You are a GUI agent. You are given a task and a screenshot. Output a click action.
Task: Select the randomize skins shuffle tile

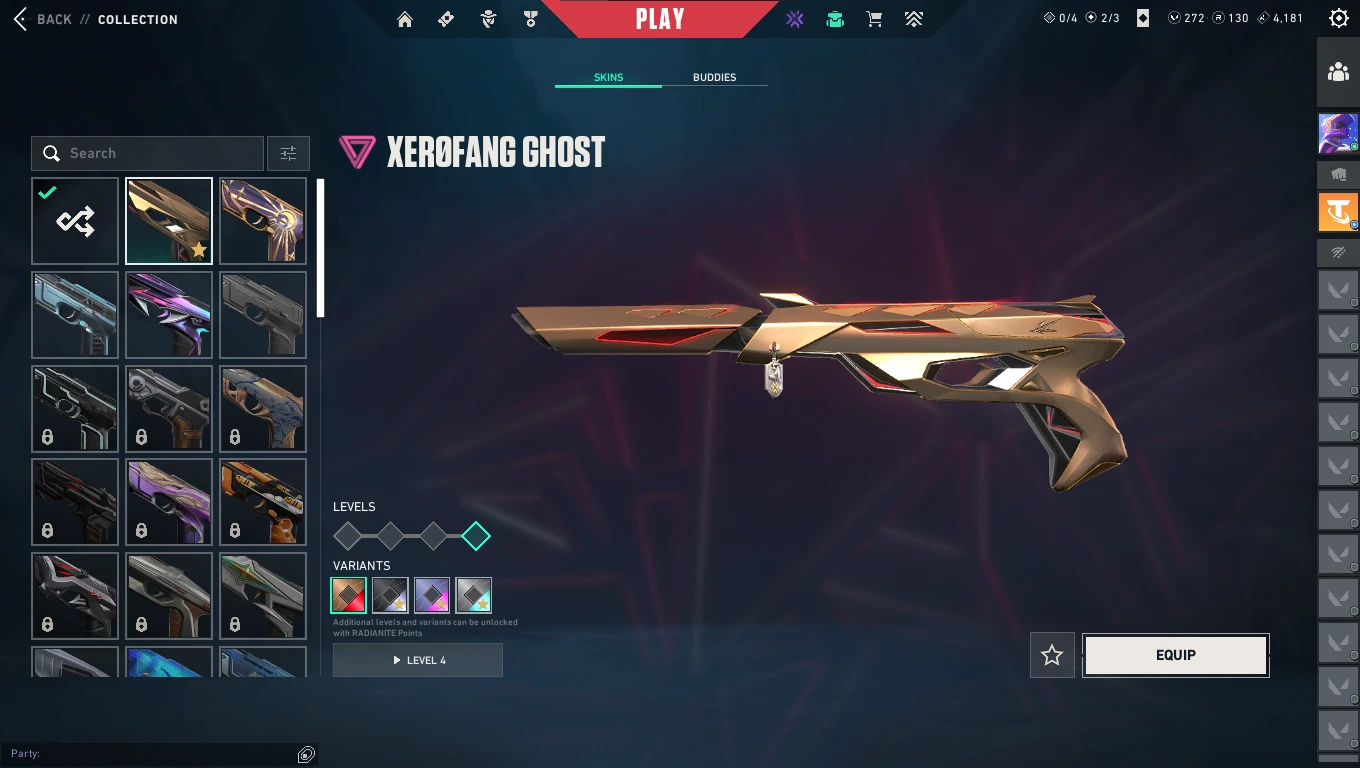(x=75, y=221)
